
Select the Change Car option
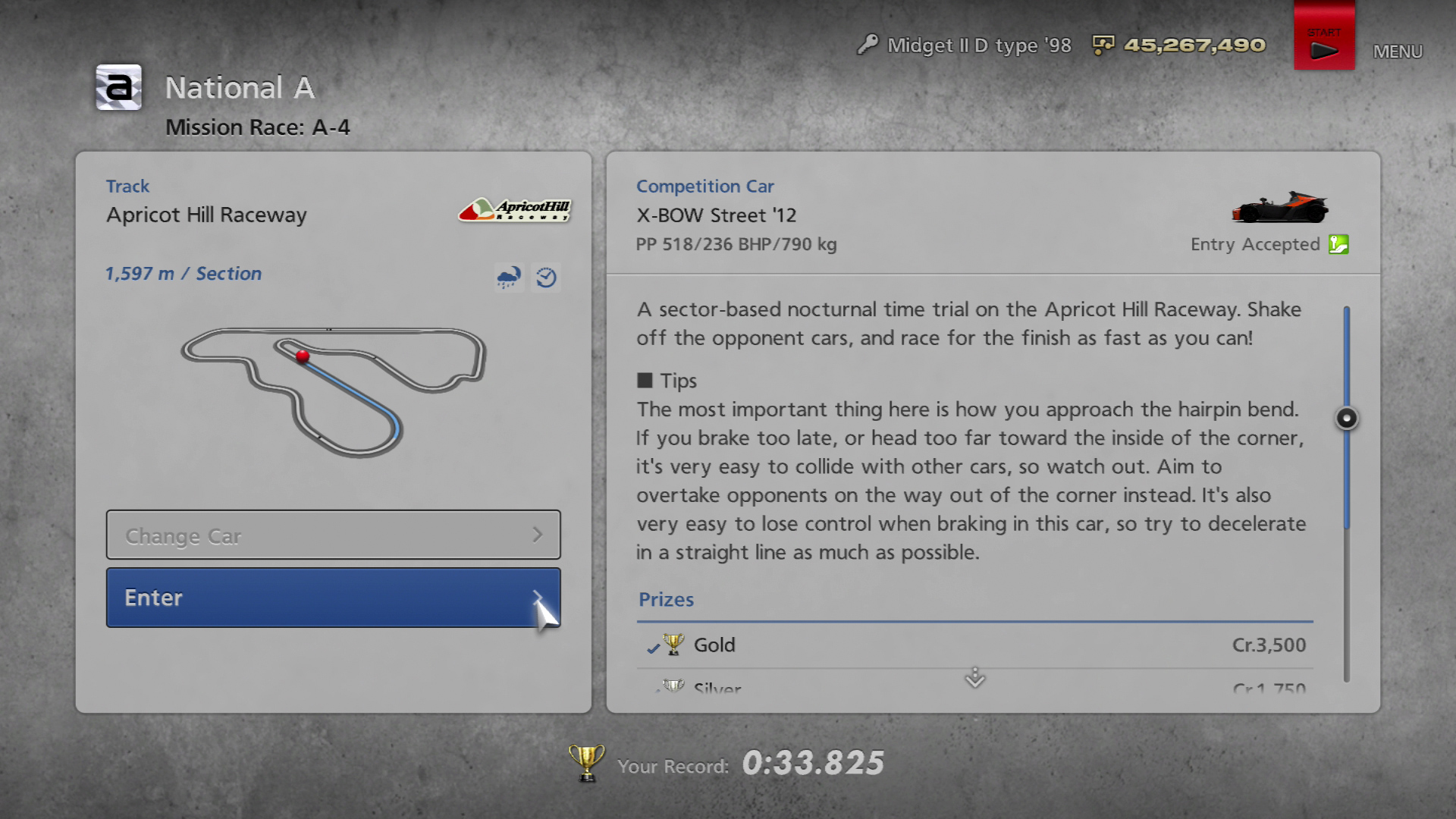pyautogui.click(x=333, y=535)
